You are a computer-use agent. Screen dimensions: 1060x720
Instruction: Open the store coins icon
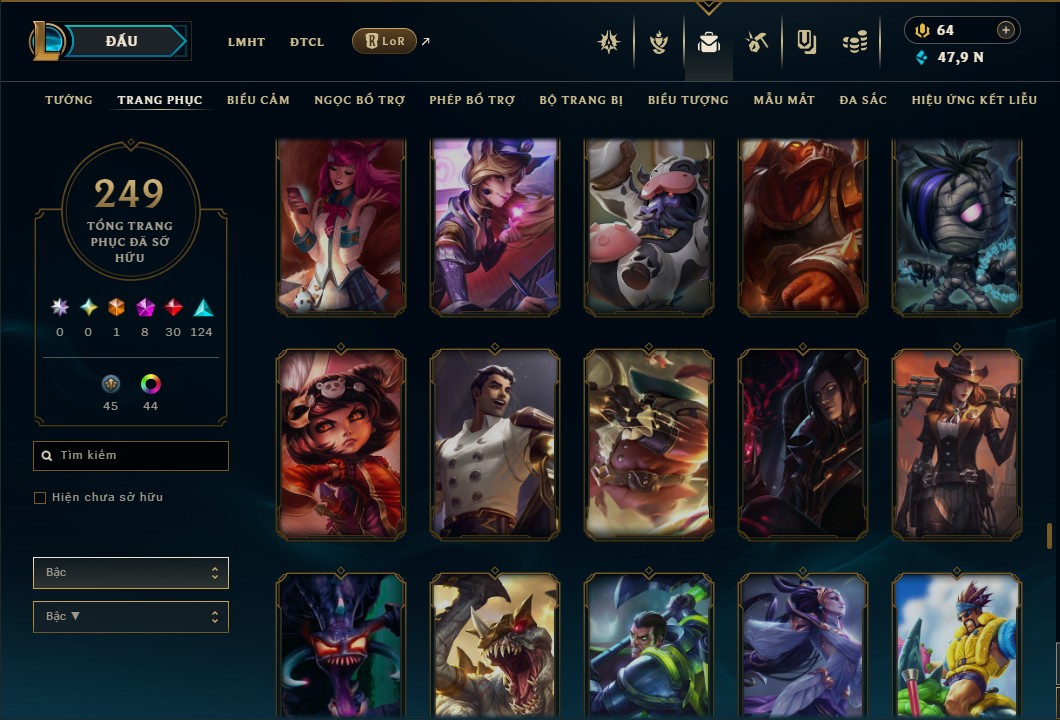(x=854, y=42)
